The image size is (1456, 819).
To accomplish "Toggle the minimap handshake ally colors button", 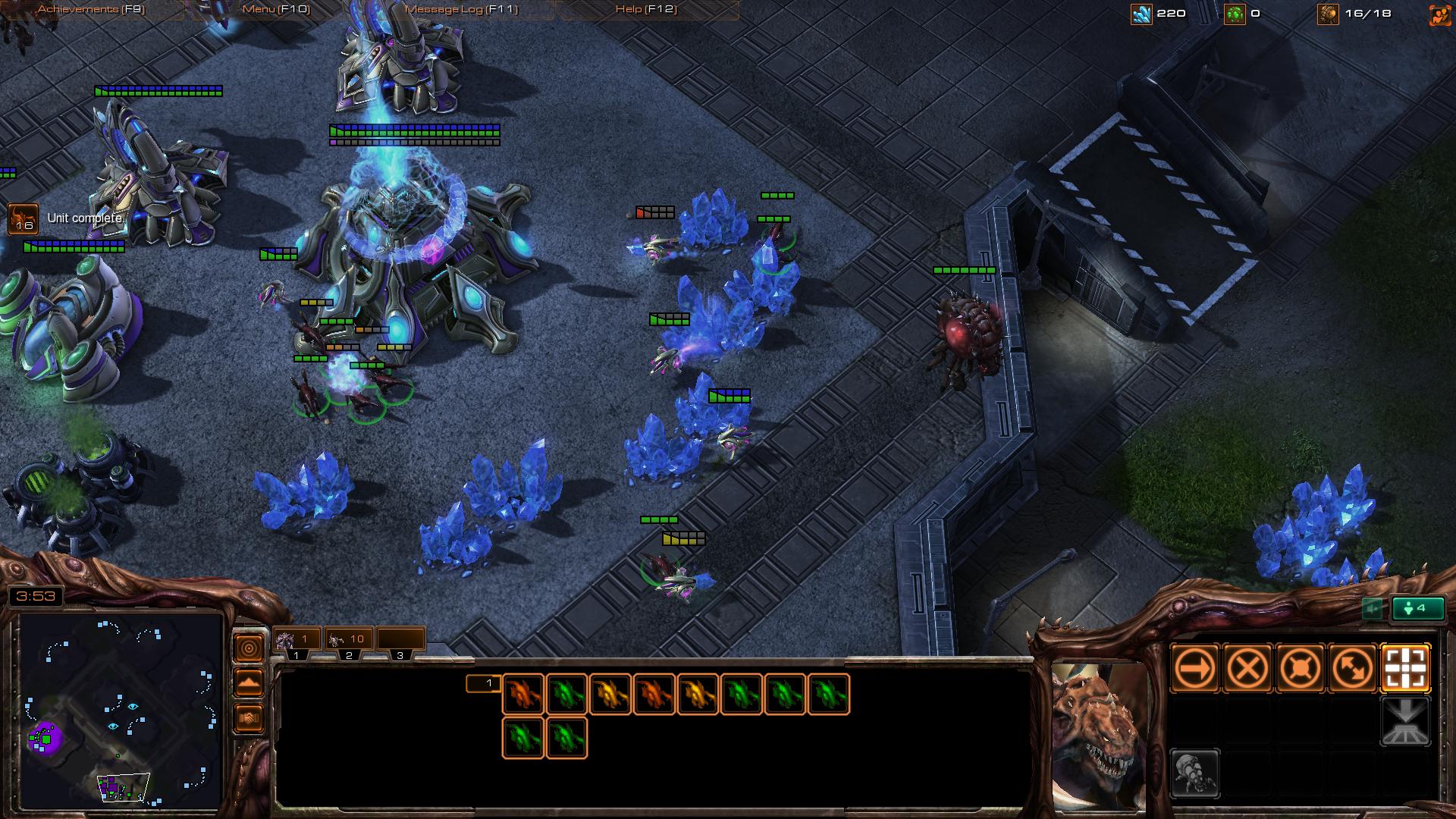I will pyautogui.click(x=249, y=717).
